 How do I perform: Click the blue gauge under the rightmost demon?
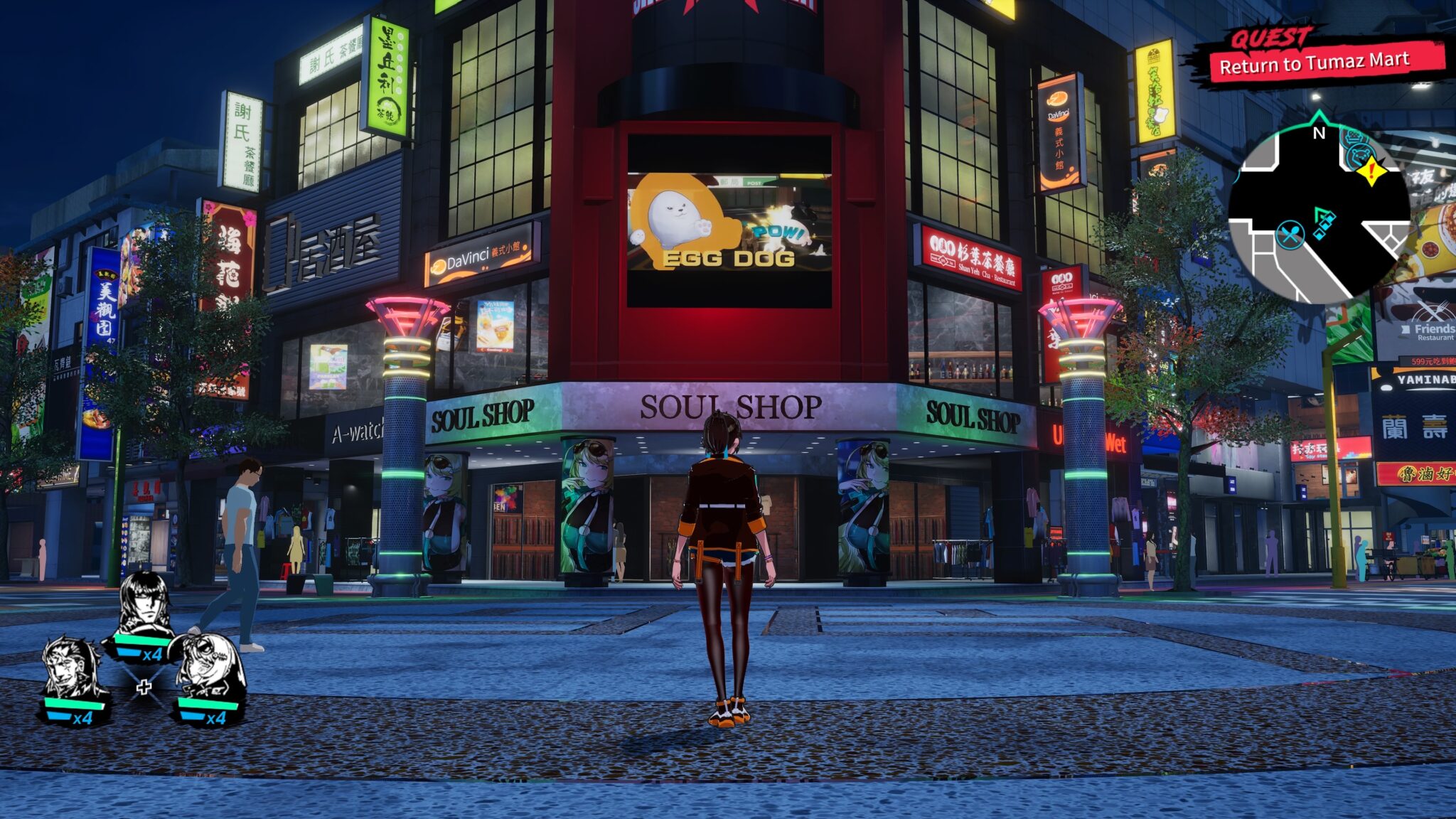[193, 717]
